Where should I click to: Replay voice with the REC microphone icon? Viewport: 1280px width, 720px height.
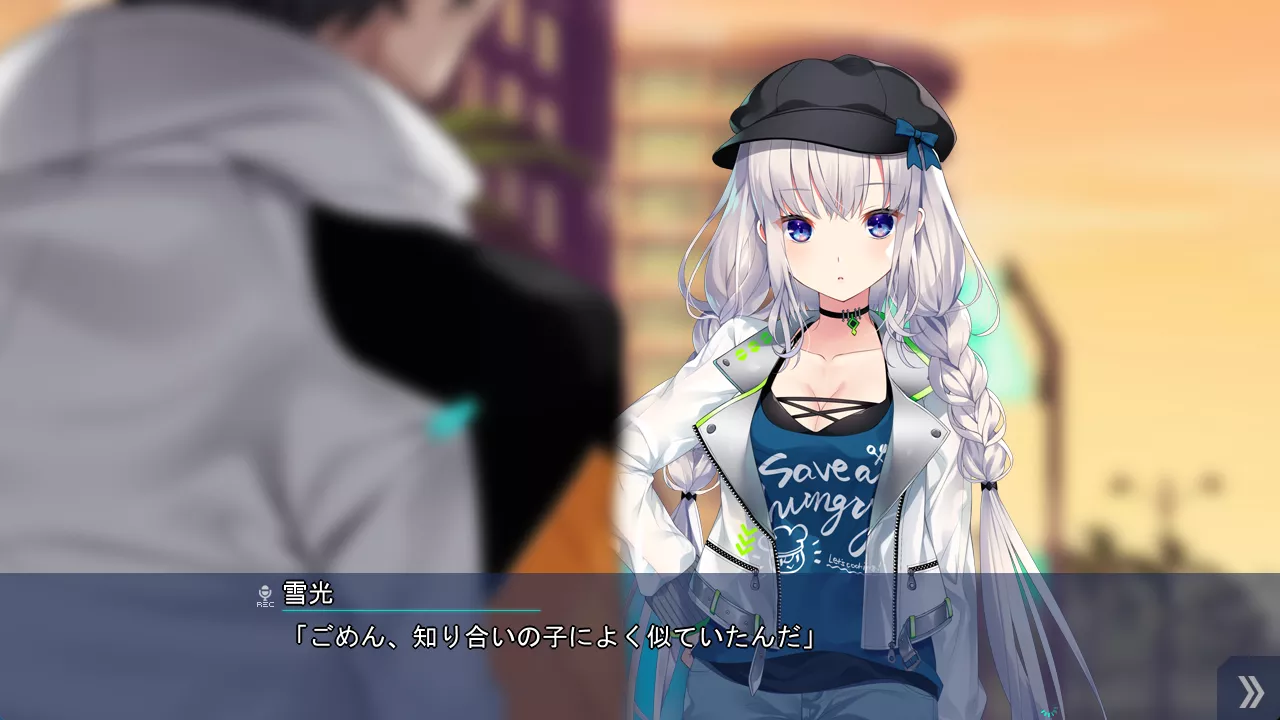[265, 596]
